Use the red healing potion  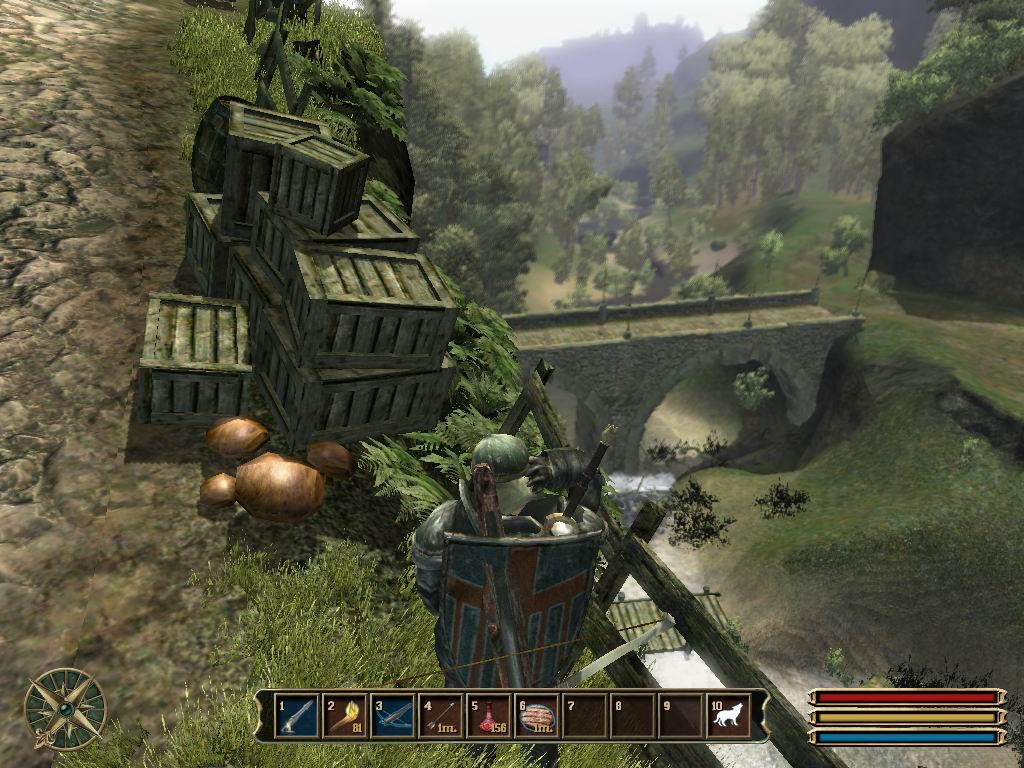click(489, 716)
